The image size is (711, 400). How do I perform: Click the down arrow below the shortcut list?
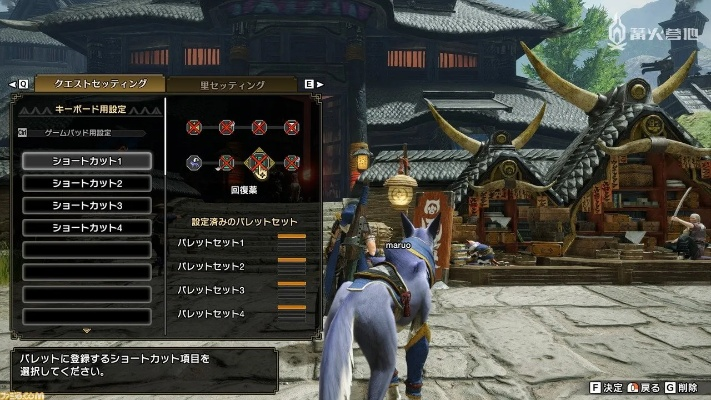tap(87, 330)
